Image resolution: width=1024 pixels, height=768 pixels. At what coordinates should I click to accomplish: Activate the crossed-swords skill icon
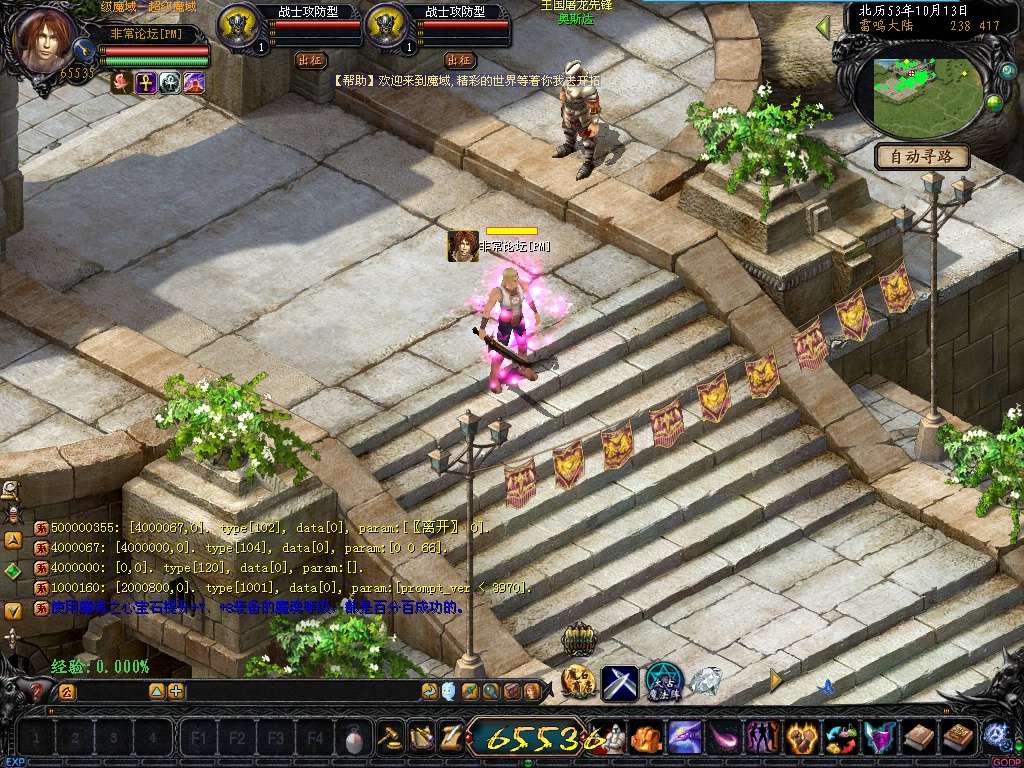tap(620, 683)
